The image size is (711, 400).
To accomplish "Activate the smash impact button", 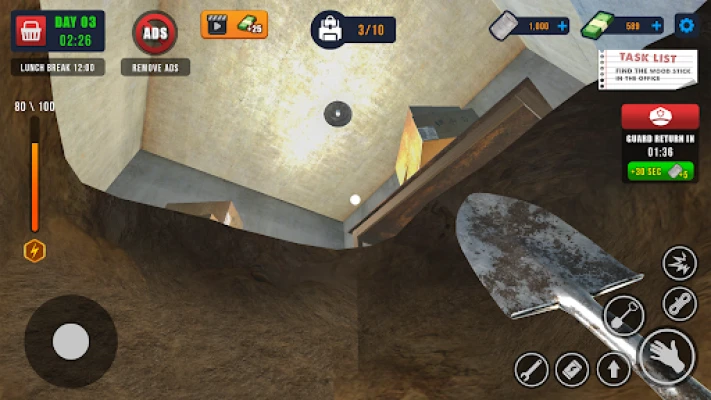I will click(680, 263).
